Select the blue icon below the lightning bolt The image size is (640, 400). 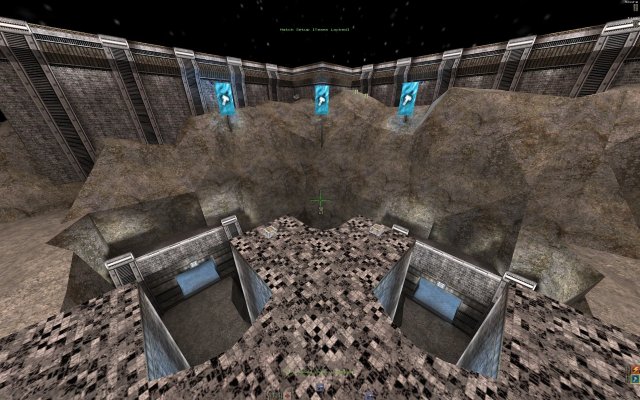coord(634,380)
